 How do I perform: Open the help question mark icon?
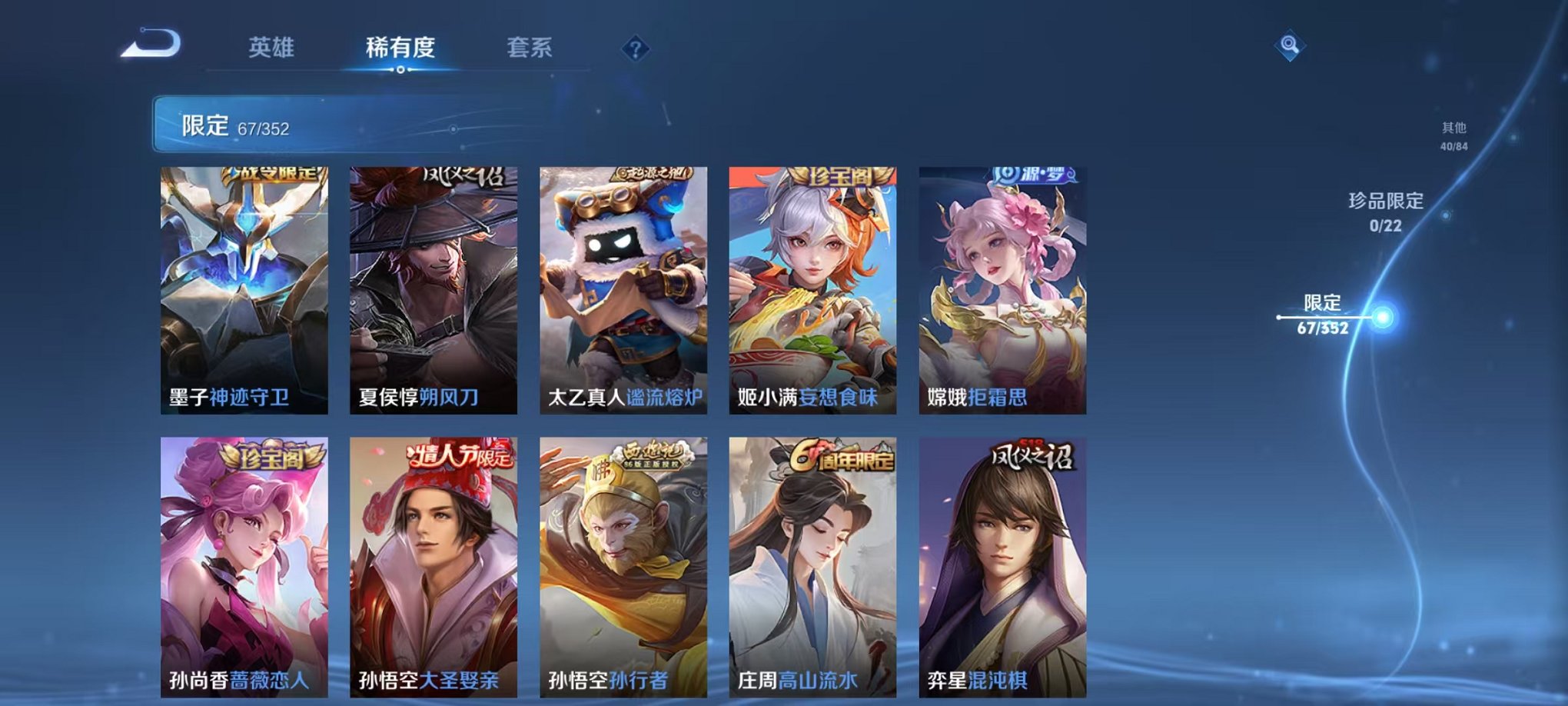[x=633, y=49]
